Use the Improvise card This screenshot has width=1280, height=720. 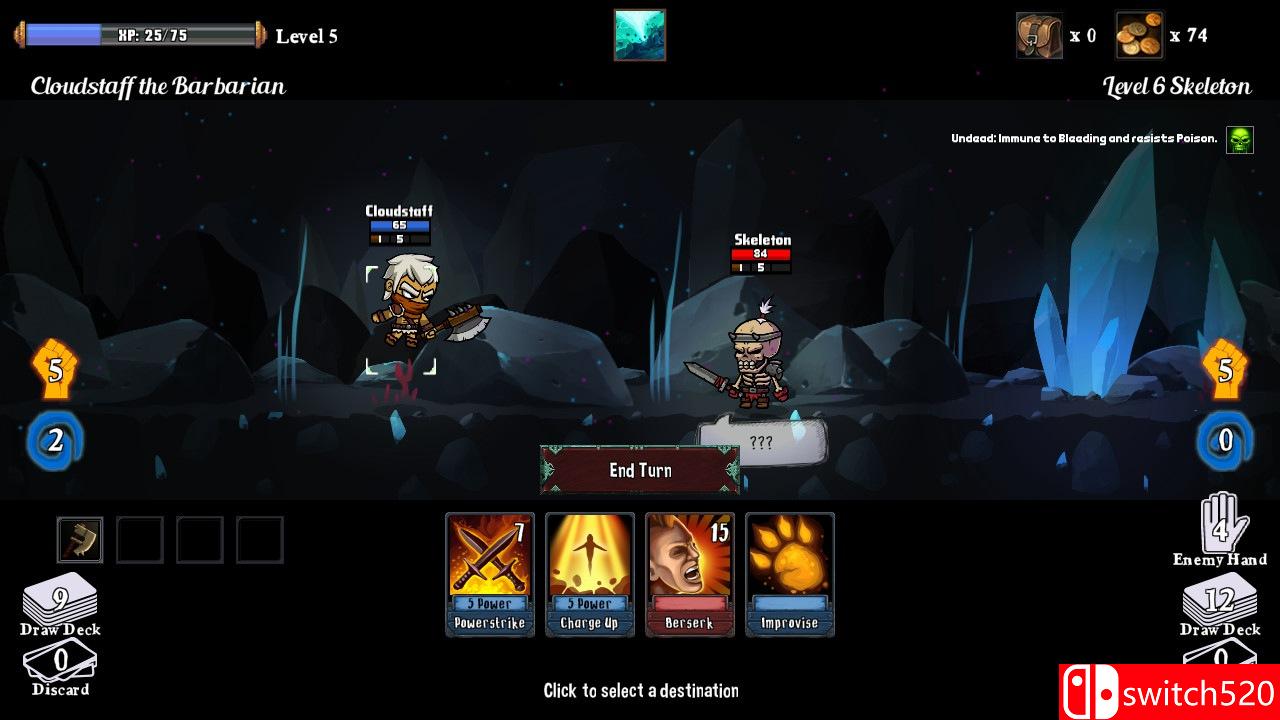tap(790, 575)
